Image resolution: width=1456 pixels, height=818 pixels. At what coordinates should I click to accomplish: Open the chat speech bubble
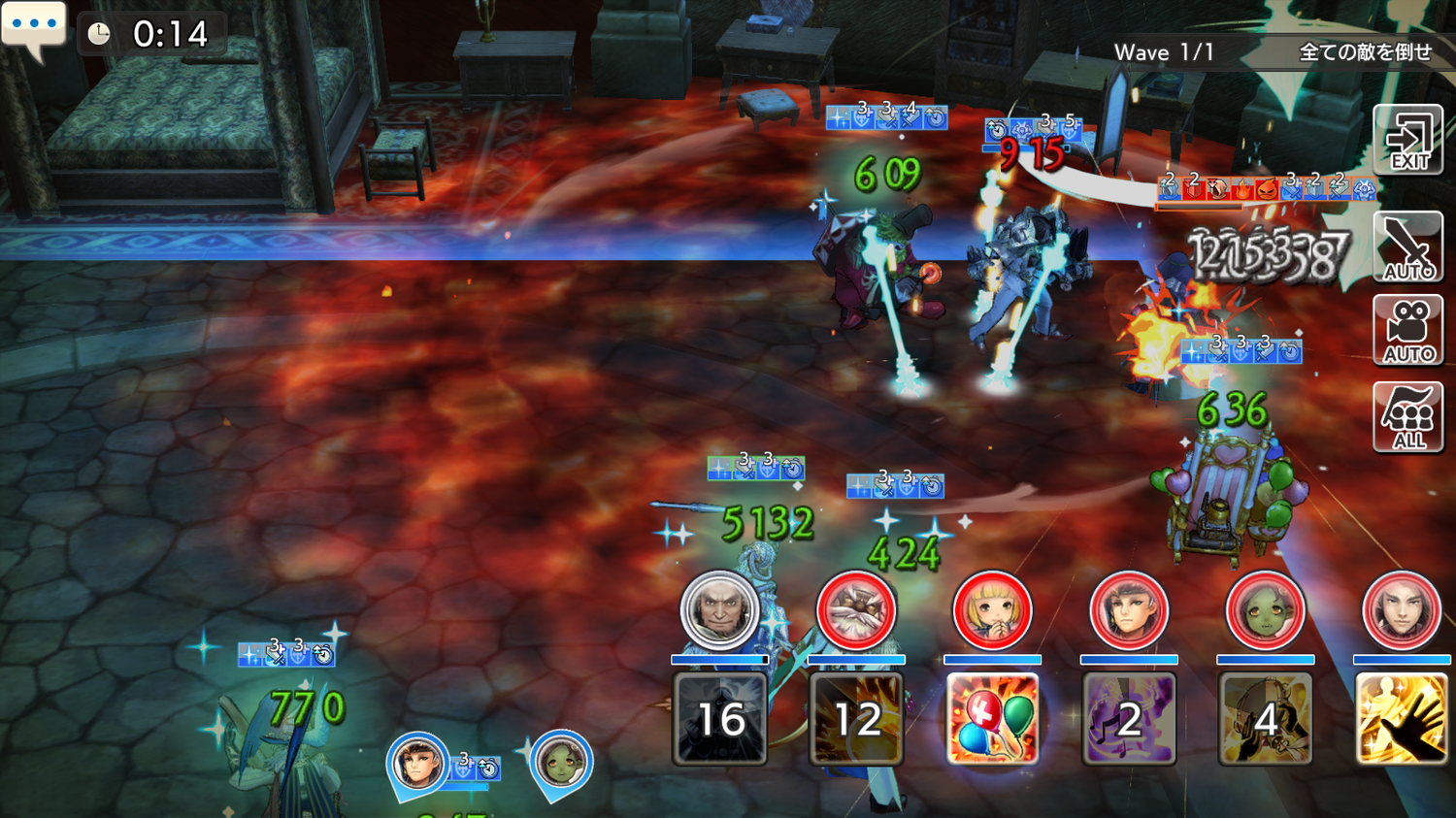pos(34,27)
